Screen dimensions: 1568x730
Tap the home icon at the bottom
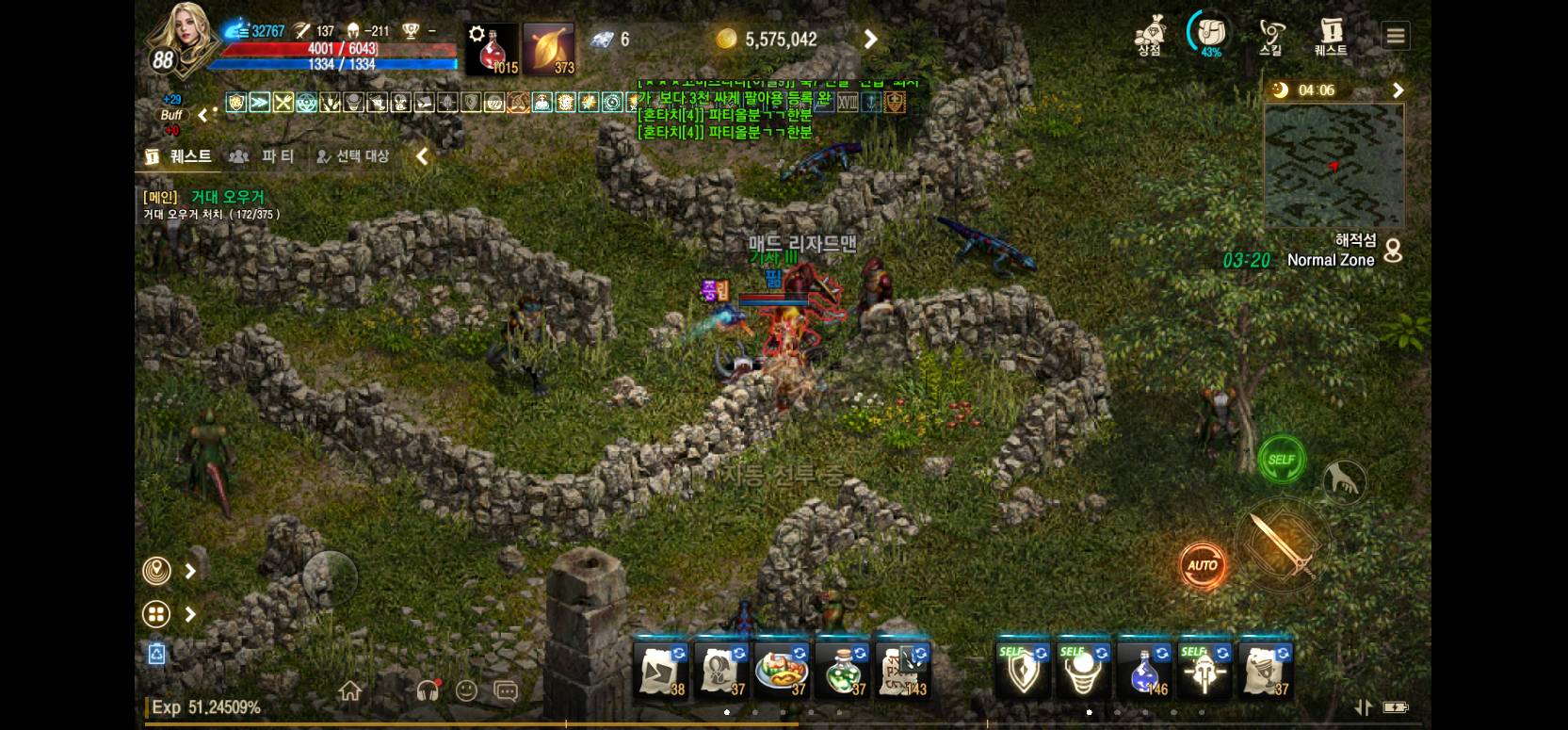pos(350,691)
